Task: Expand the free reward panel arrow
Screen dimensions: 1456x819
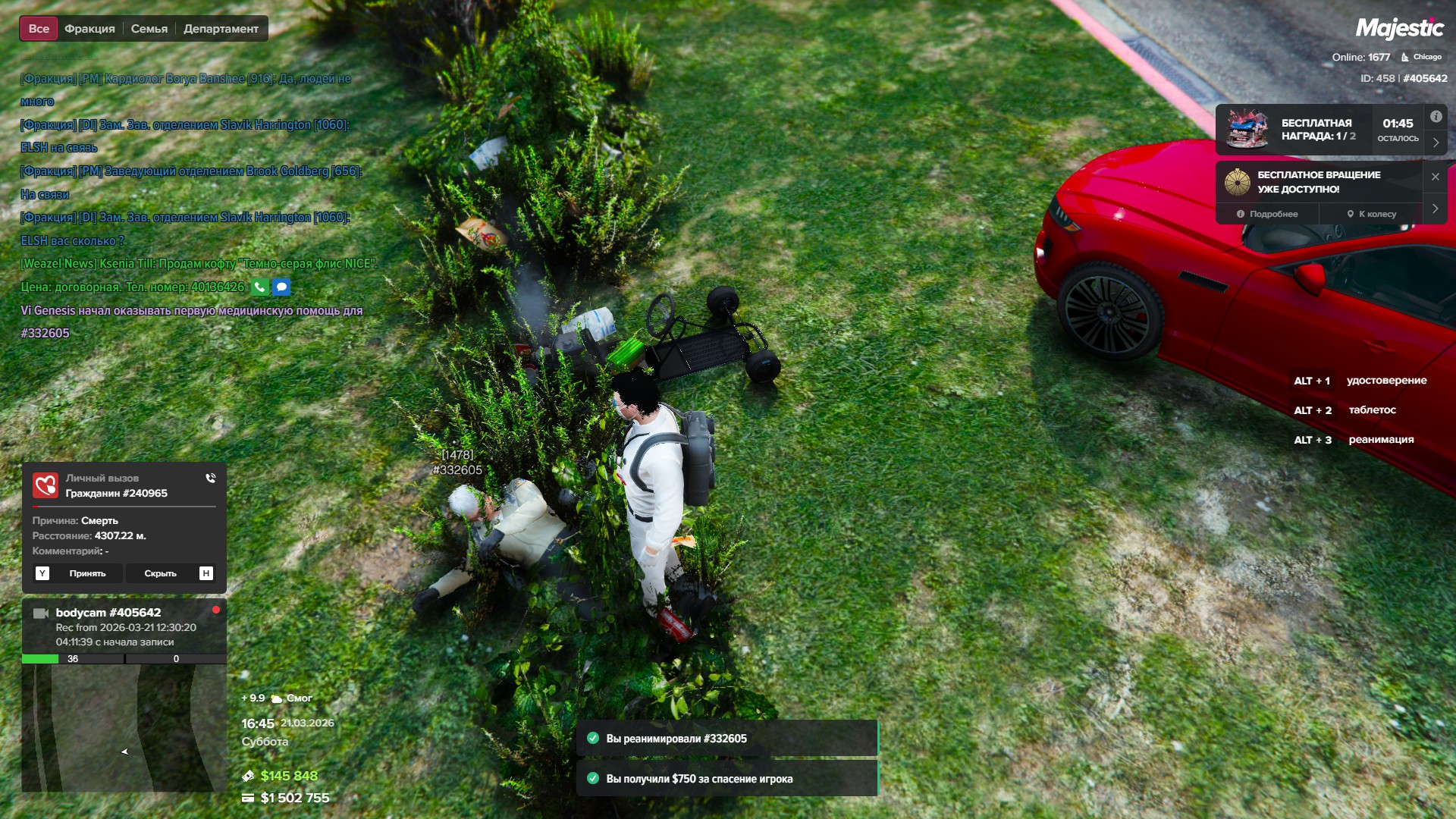Action: tap(1436, 142)
